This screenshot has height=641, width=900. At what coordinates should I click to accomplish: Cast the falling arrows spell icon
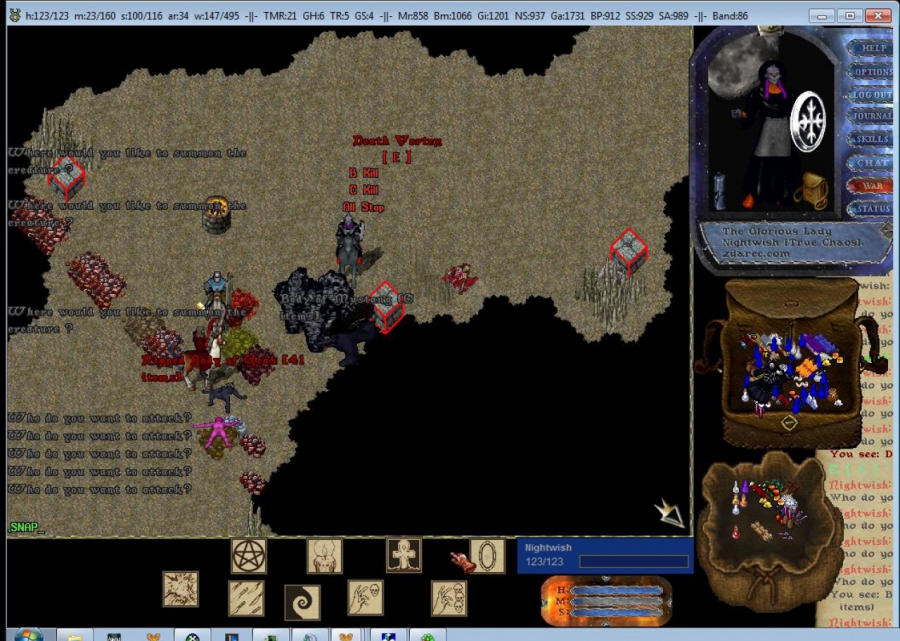pyautogui.click(x=247, y=598)
